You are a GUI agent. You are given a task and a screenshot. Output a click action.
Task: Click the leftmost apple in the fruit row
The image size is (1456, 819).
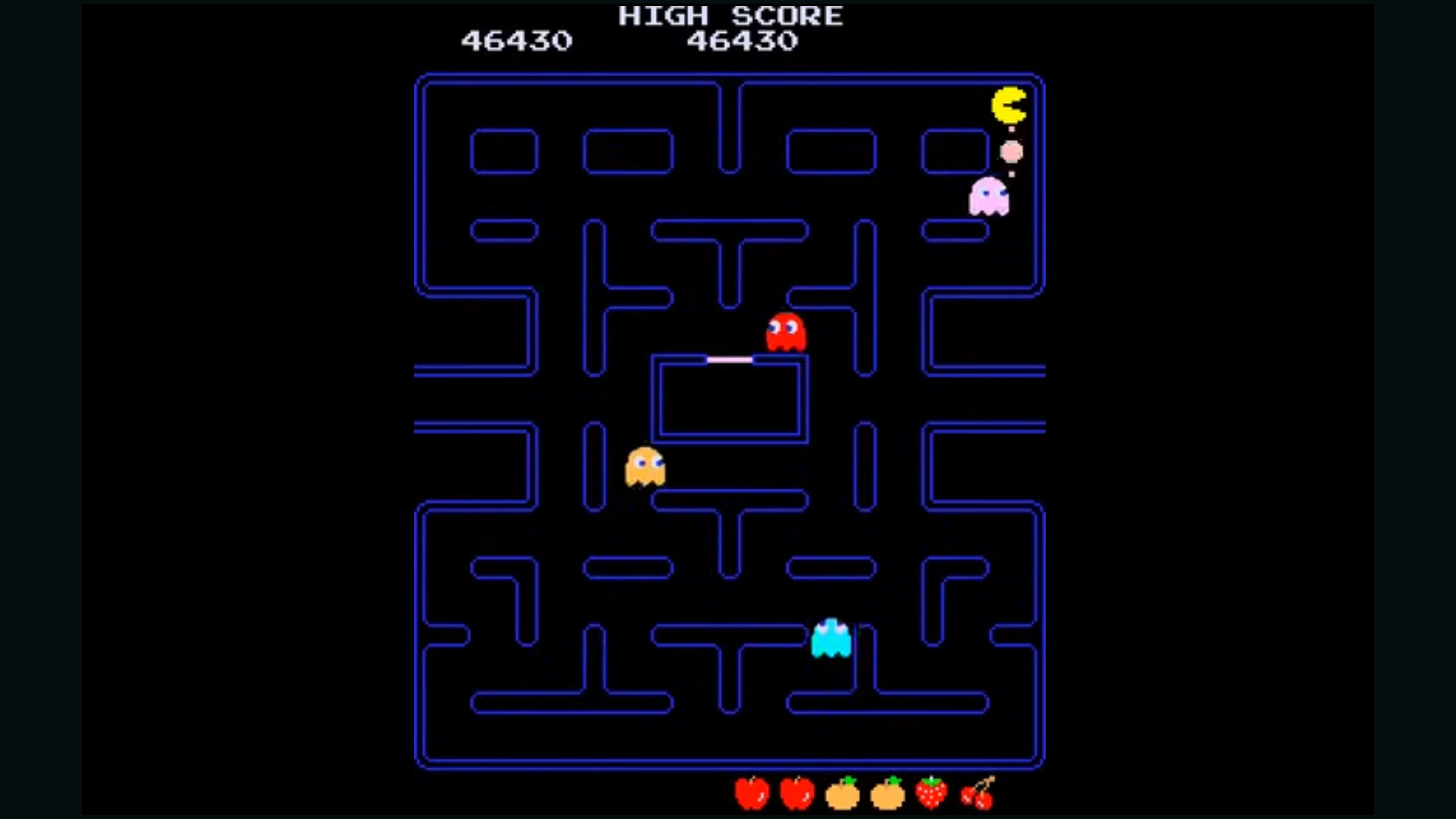[x=752, y=794]
